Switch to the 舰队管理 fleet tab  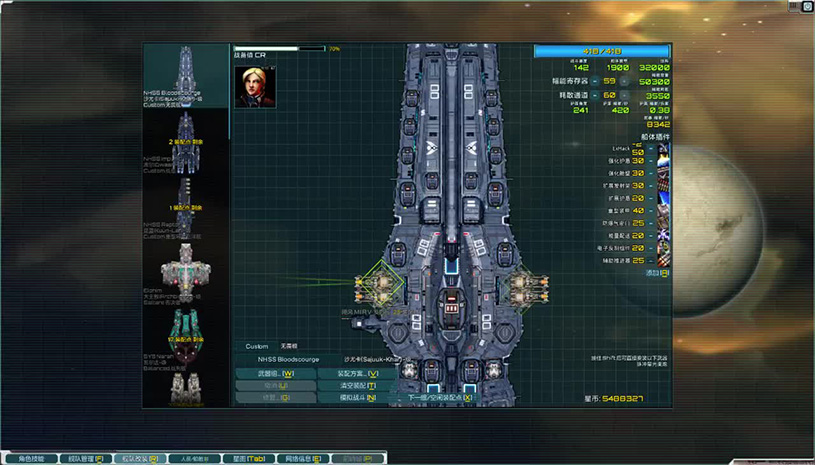pos(83,458)
